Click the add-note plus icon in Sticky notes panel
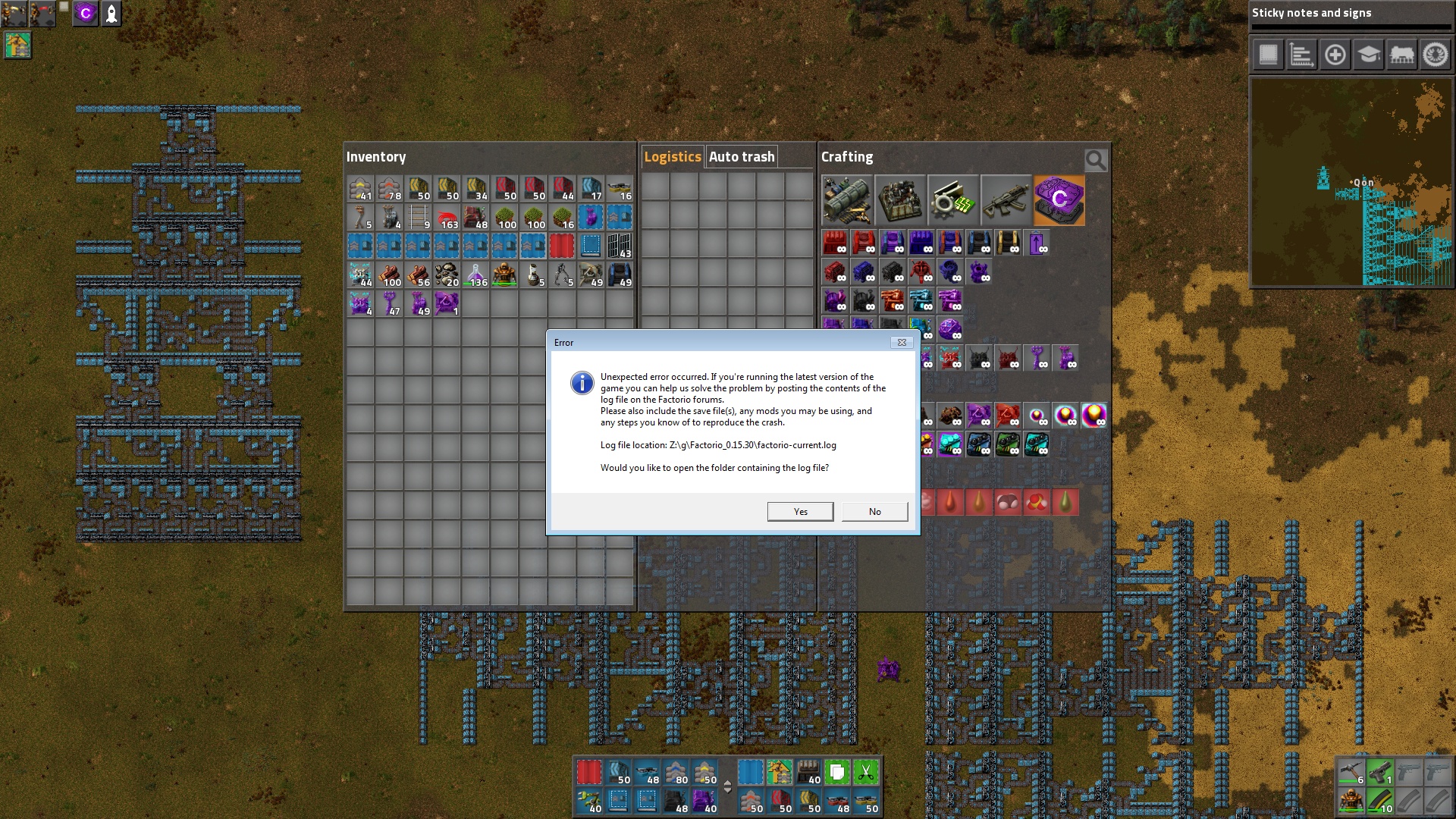1456x819 pixels. pos(1335,55)
